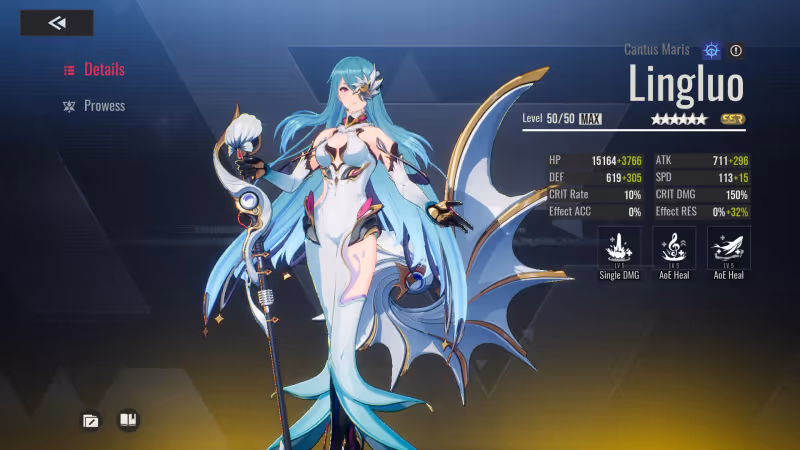Open the Single DMG skill icon
800x450 pixels.
(619, 247)
